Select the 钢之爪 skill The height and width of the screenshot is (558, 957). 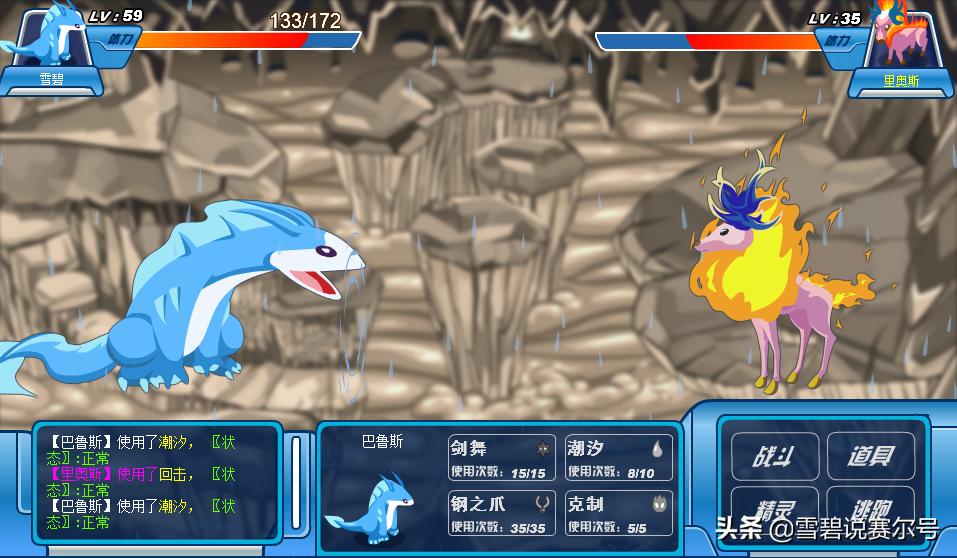[x=502, y=513]
